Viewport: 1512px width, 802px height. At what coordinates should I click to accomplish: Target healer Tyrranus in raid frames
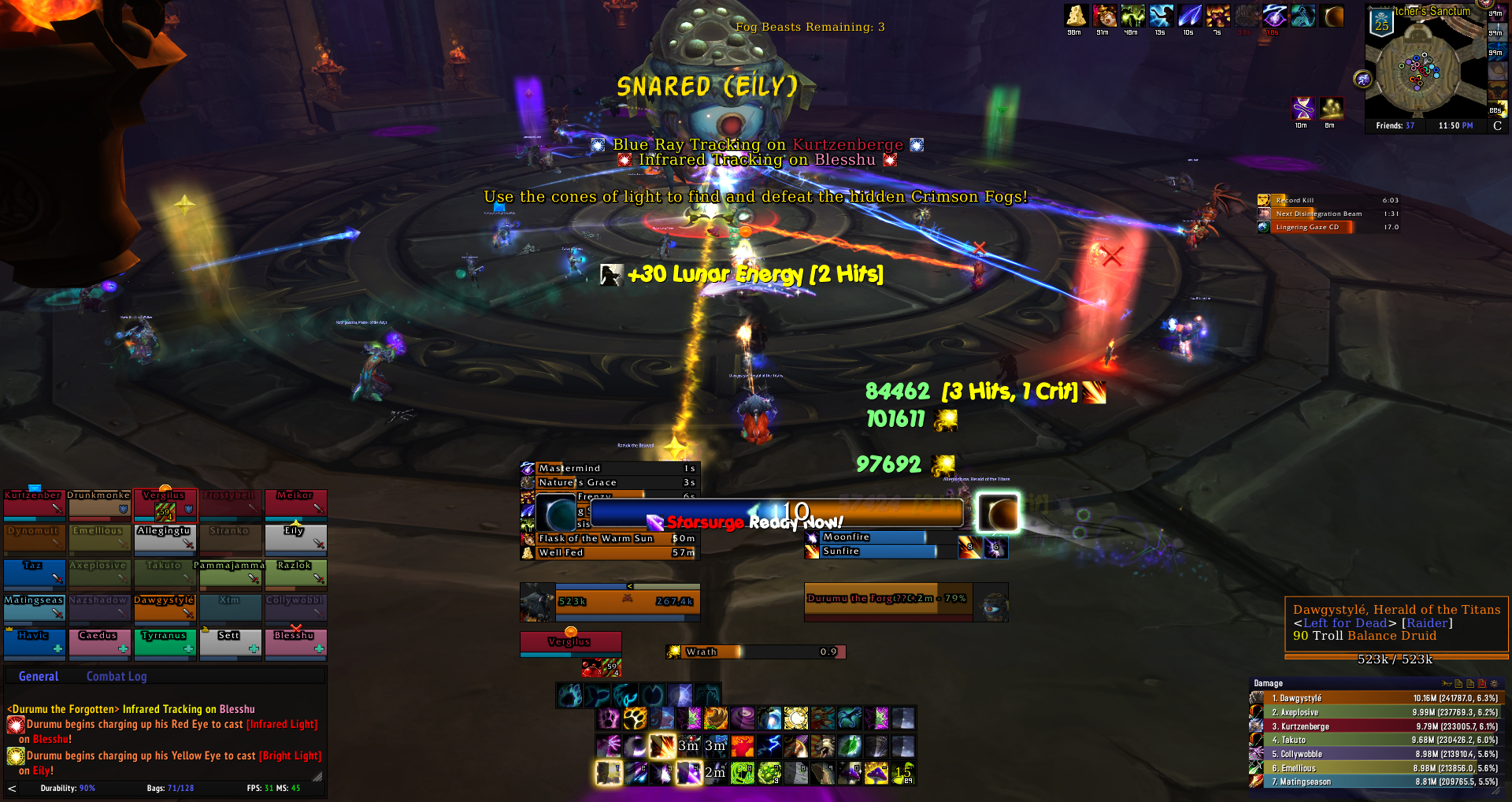(165, 642)
